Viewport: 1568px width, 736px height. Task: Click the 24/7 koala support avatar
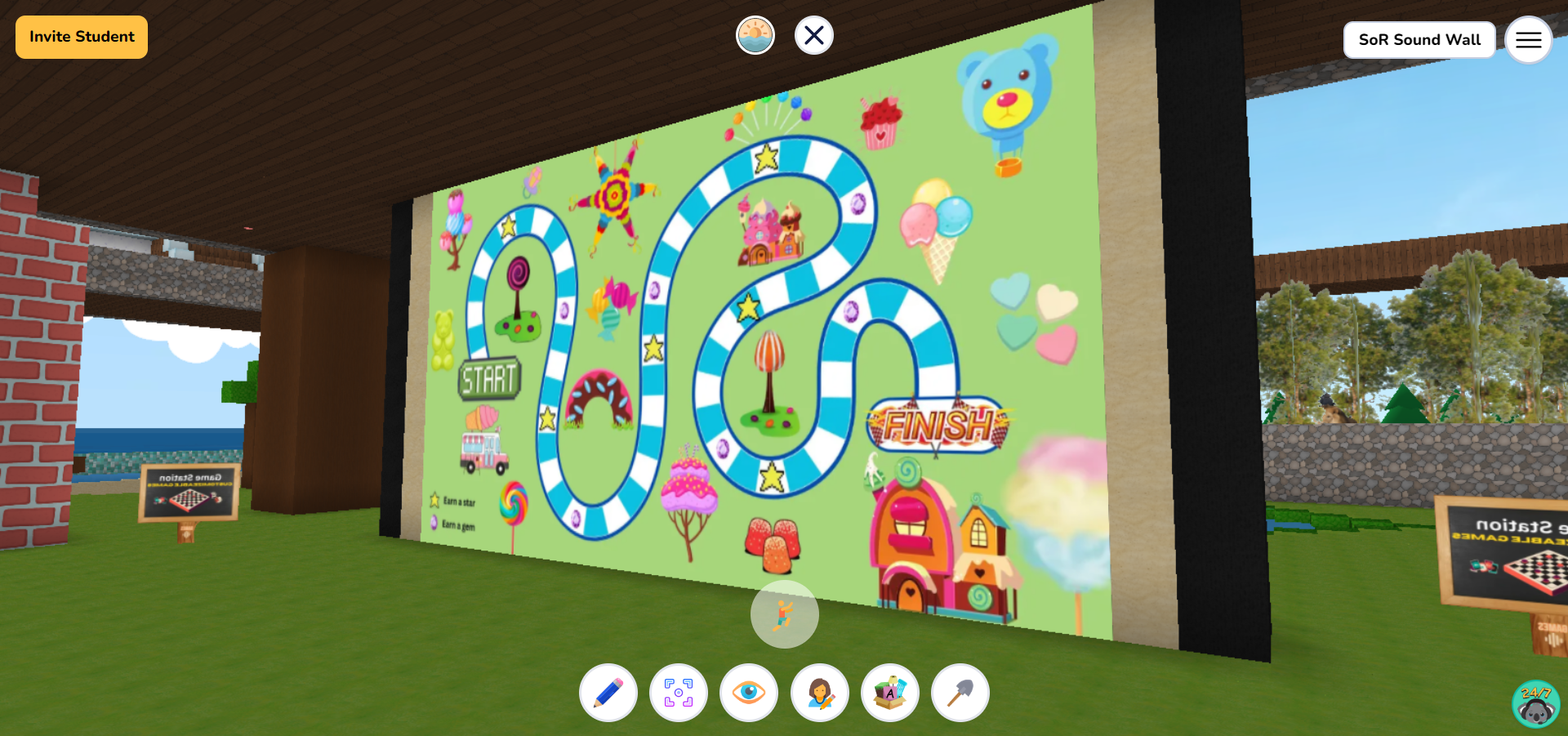pos(1535,703)
